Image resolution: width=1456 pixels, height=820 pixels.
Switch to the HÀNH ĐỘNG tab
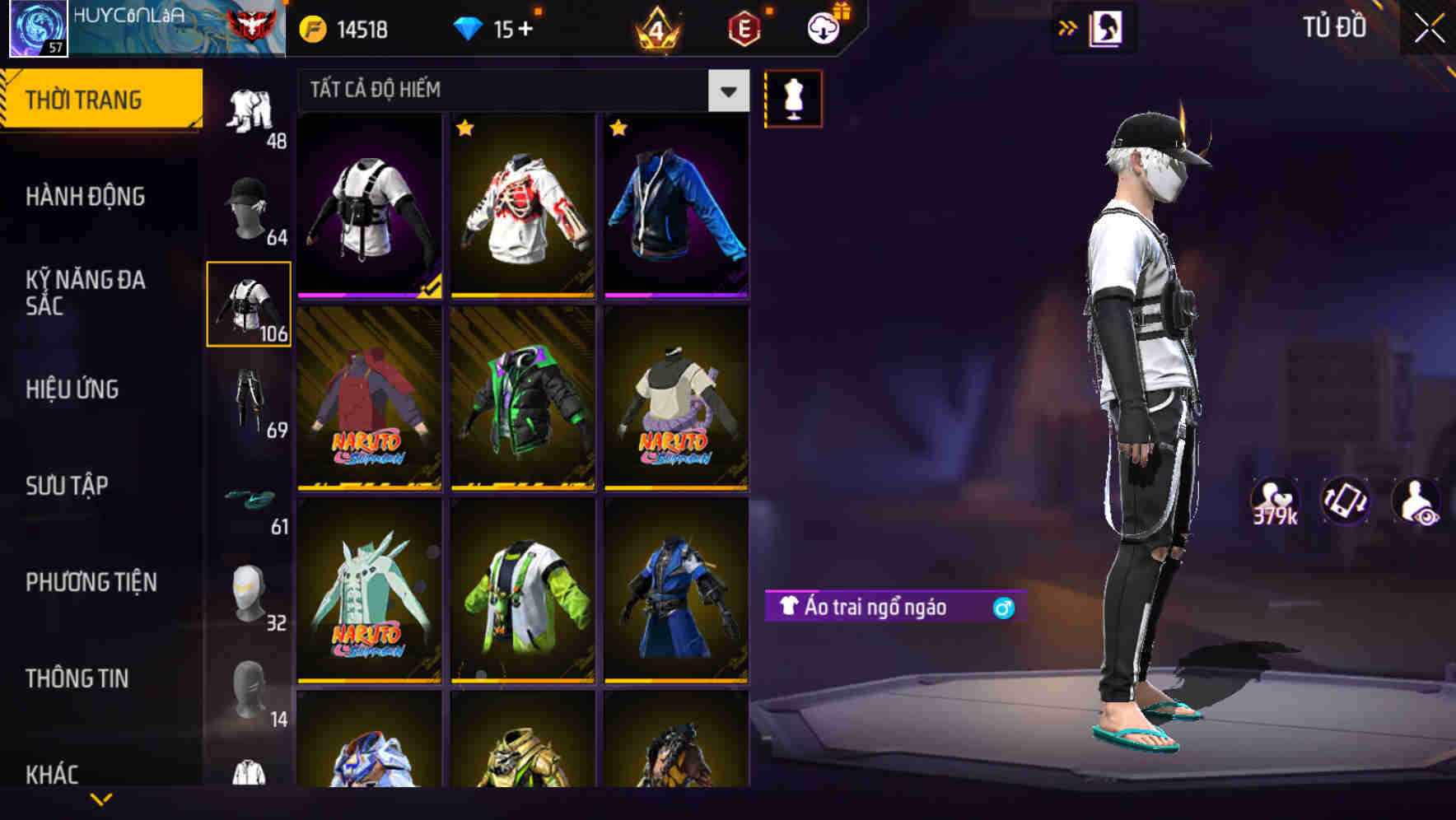click(86, 196)
